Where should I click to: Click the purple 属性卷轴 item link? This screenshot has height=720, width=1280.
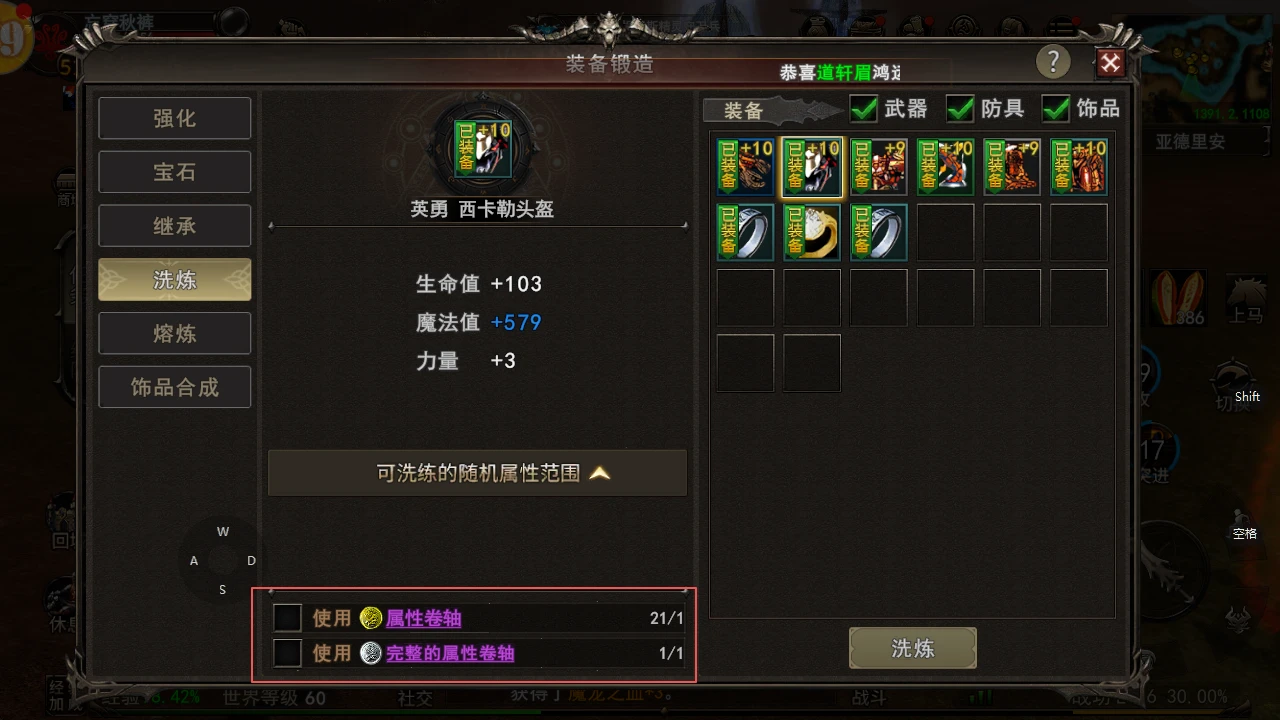pyautogui.click(x=424, y=618)
